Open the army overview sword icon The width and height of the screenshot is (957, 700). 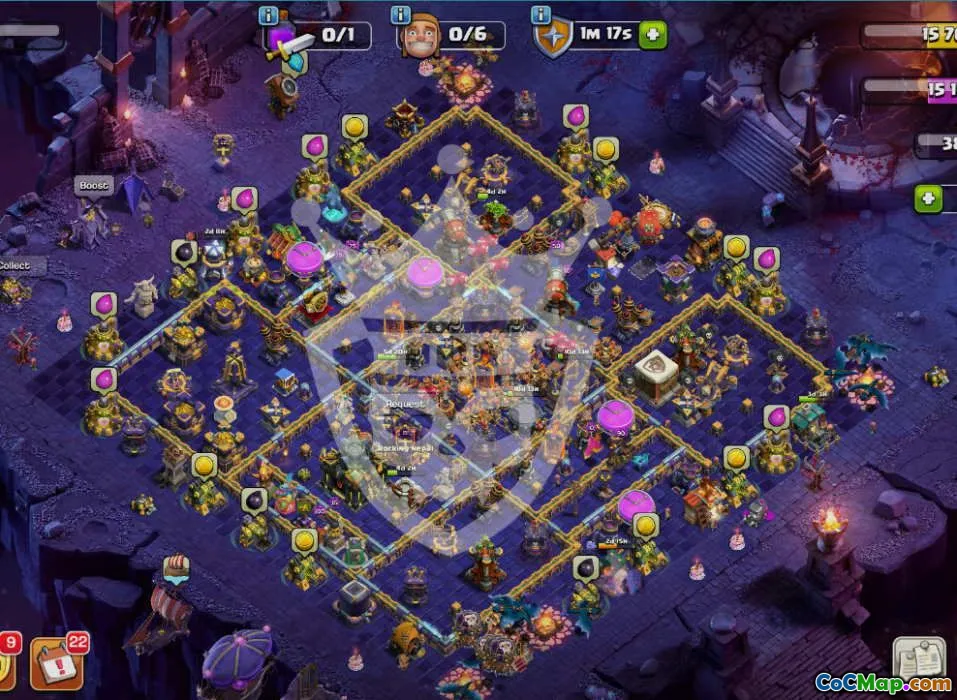[288, 42]
